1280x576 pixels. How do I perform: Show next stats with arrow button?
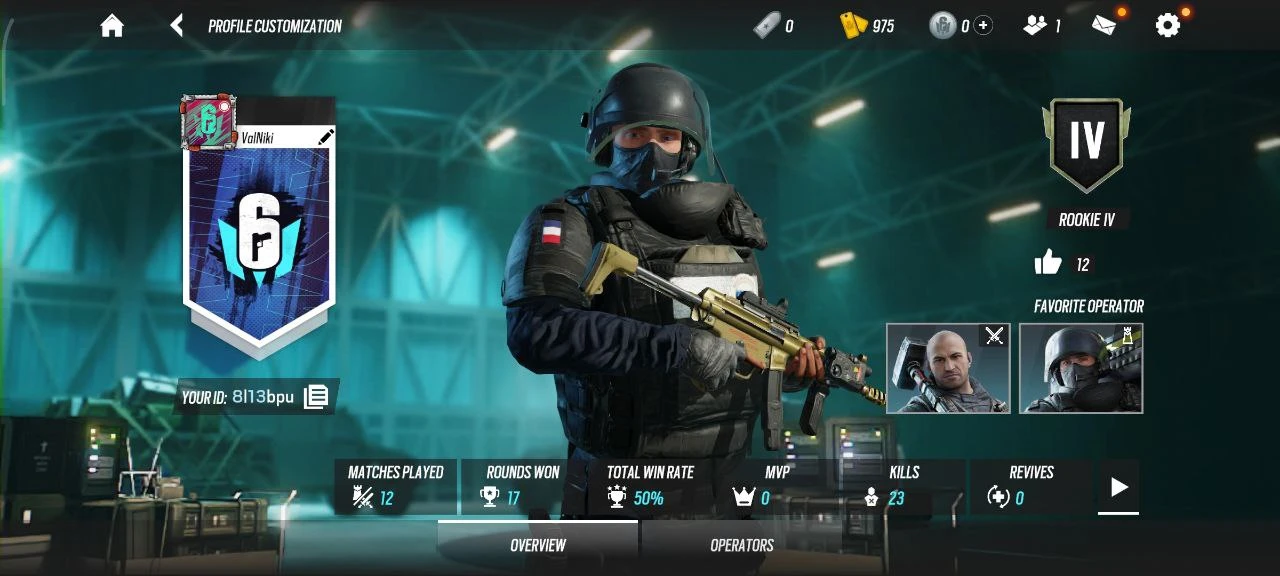pos(1118,487)
